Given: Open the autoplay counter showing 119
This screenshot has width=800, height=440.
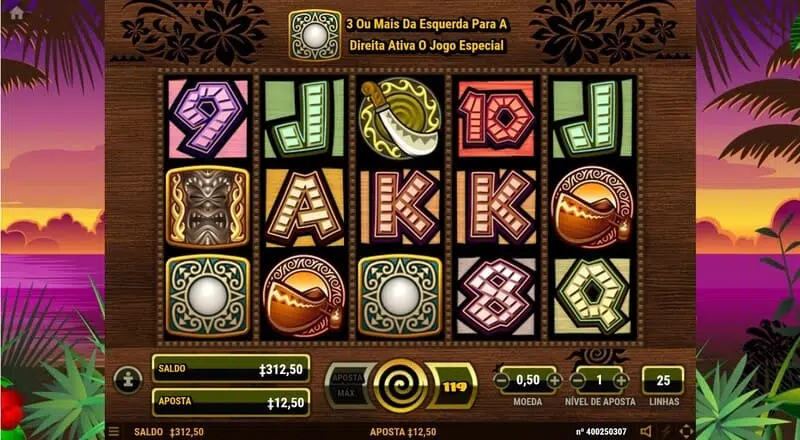Looking at the screenshot, I should [453, 384].
